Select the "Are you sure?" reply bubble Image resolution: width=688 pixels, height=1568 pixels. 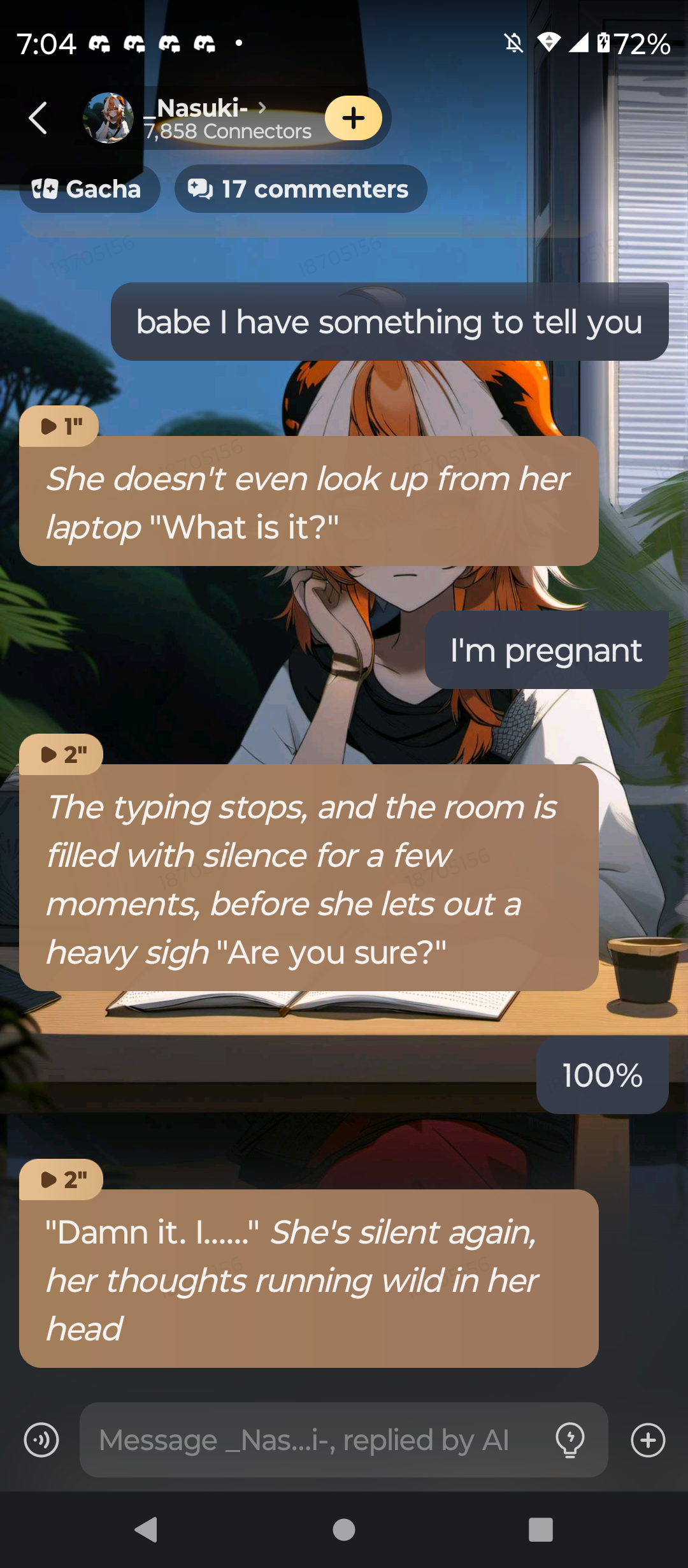(308, 878)
